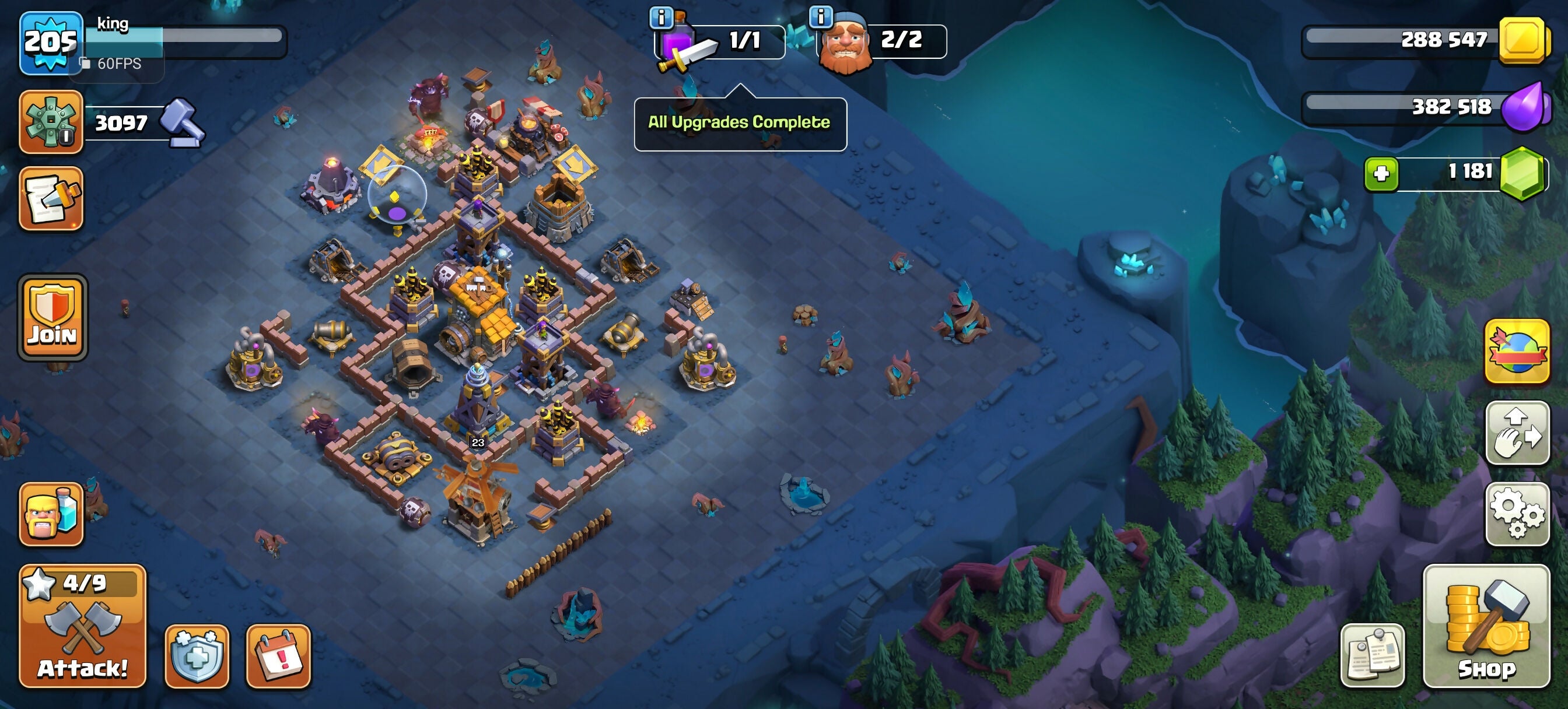Add gems with the green plus button
1568x709 pixels.
(x=1381, y=174)
